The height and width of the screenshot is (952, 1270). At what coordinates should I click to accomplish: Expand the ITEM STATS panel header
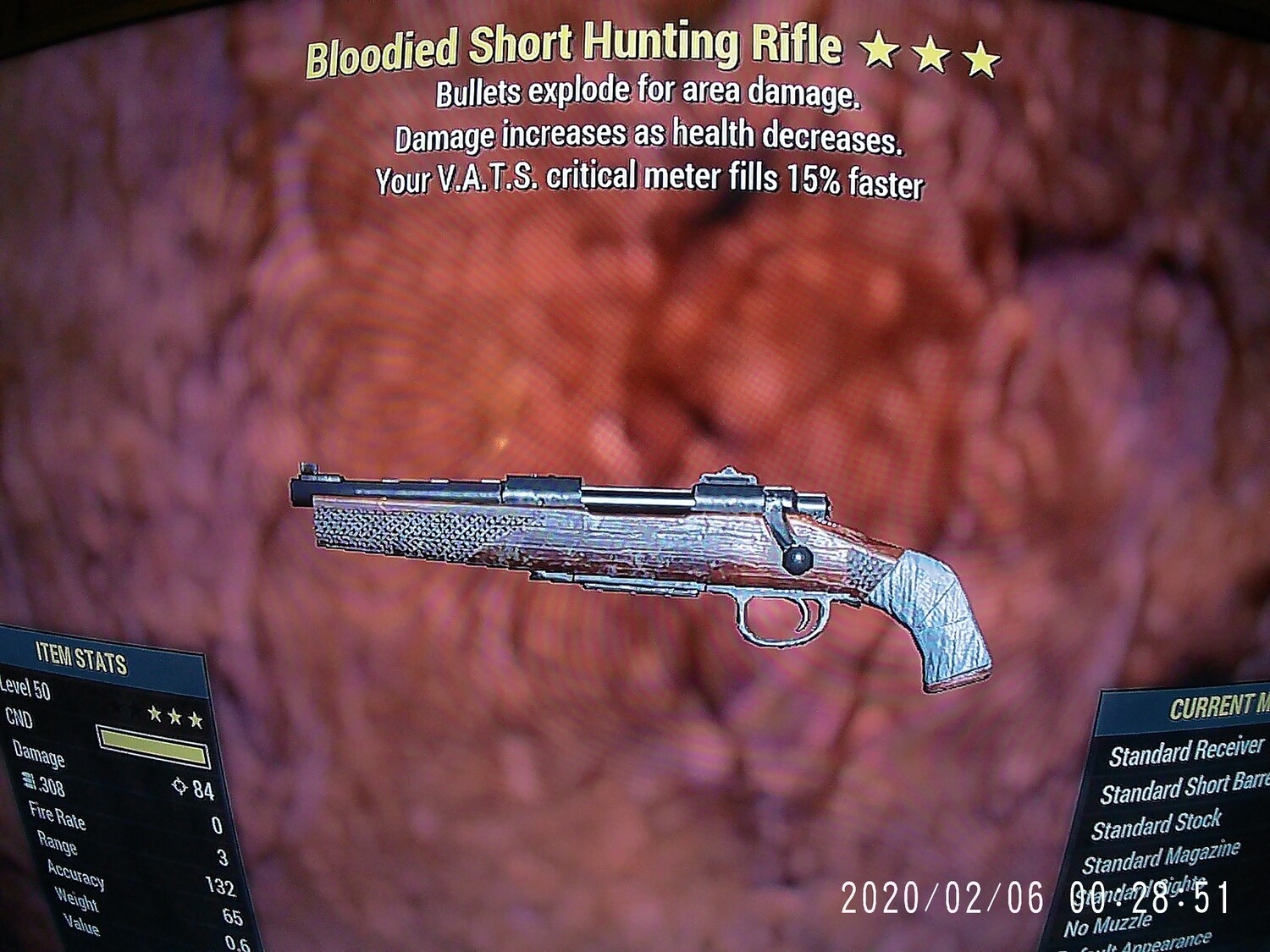tap(80, 654)
